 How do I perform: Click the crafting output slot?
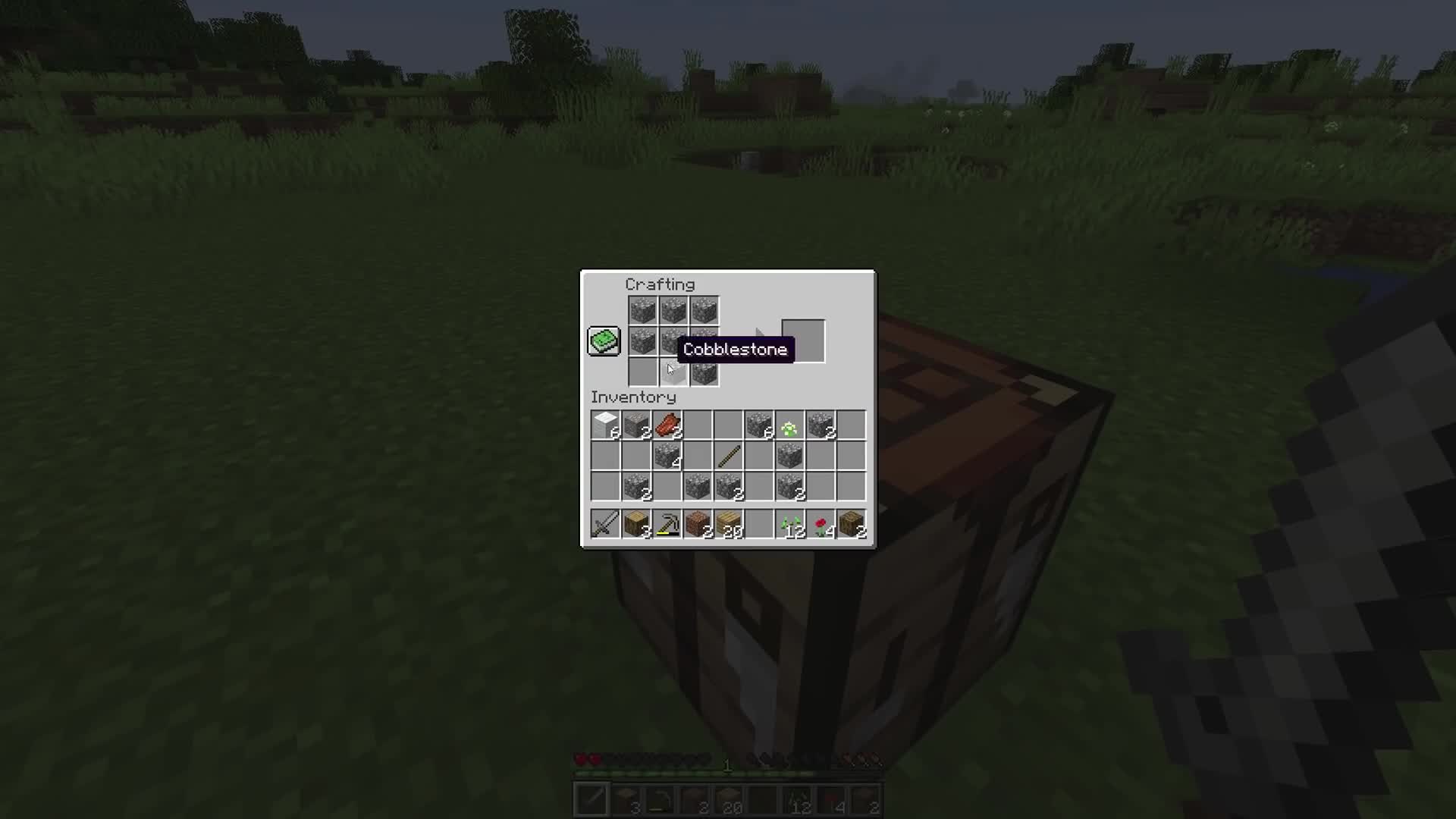[802, 341]
